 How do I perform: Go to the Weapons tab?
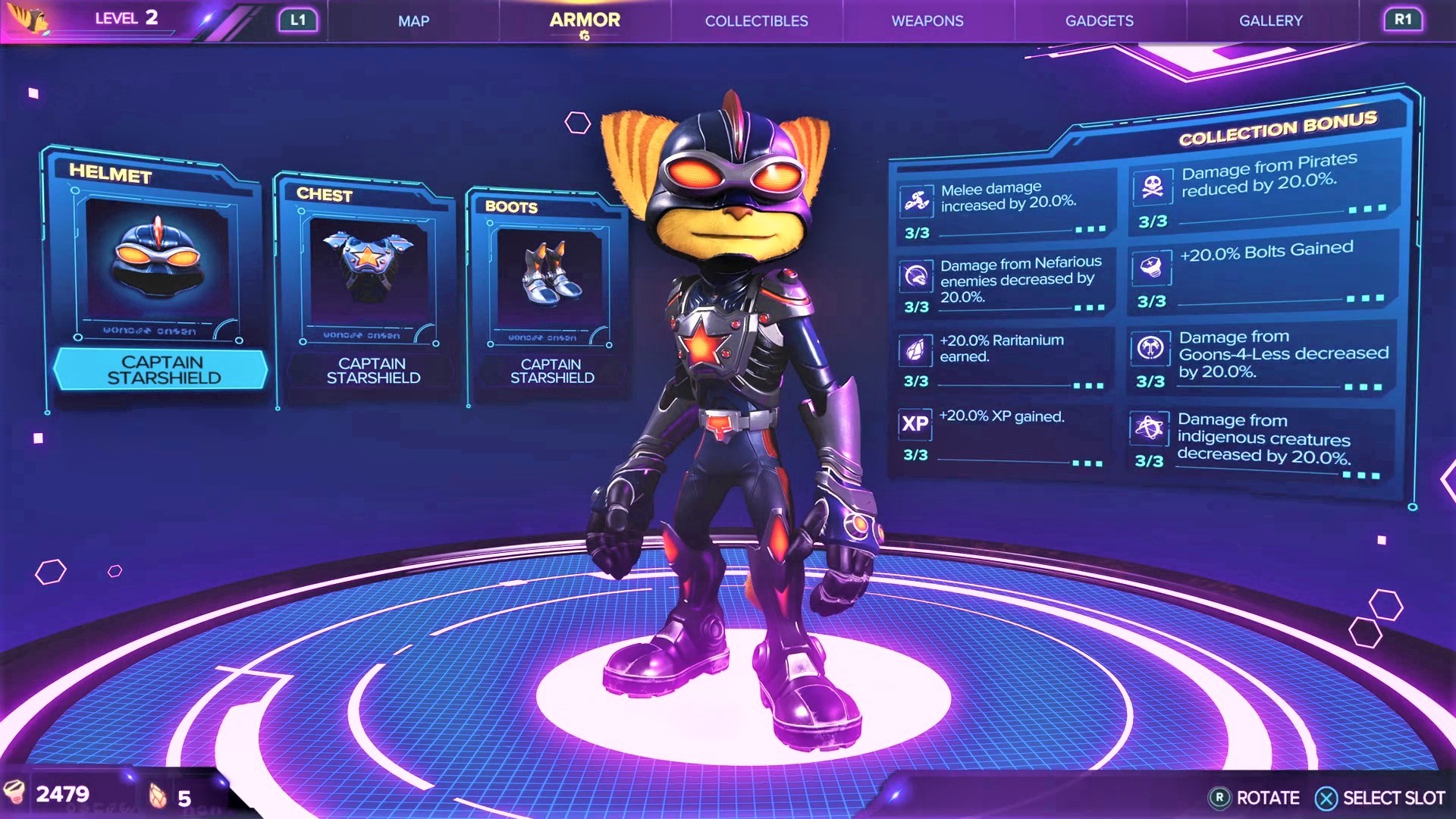point(927,21)
